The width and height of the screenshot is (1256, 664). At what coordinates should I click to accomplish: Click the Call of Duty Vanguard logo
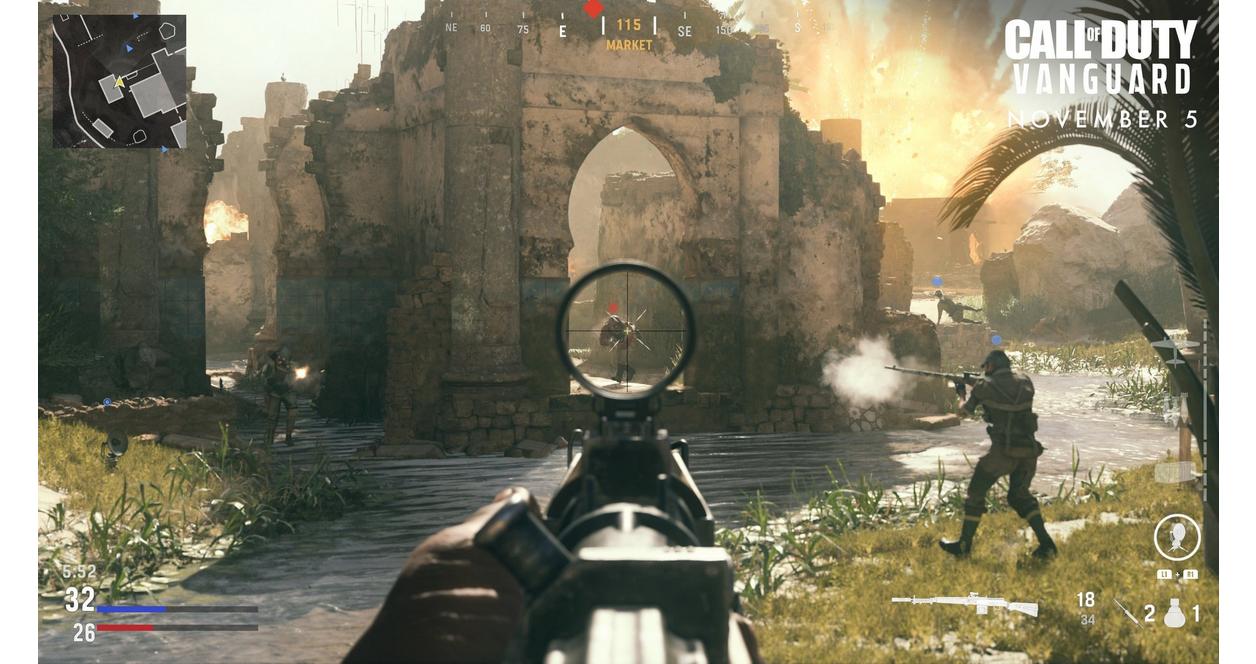[x=1100, y=58]
